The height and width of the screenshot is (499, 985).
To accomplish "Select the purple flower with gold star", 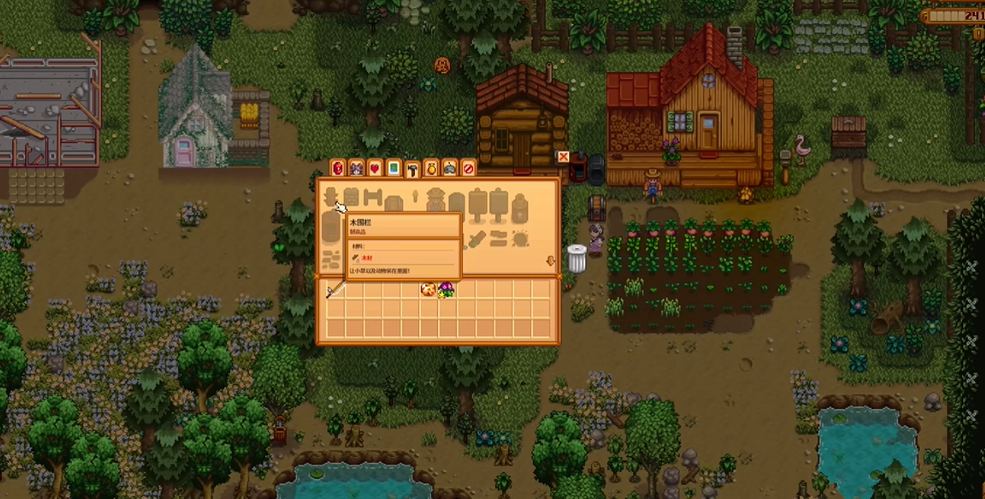I will pyautogui.click(x=446, y=290).
